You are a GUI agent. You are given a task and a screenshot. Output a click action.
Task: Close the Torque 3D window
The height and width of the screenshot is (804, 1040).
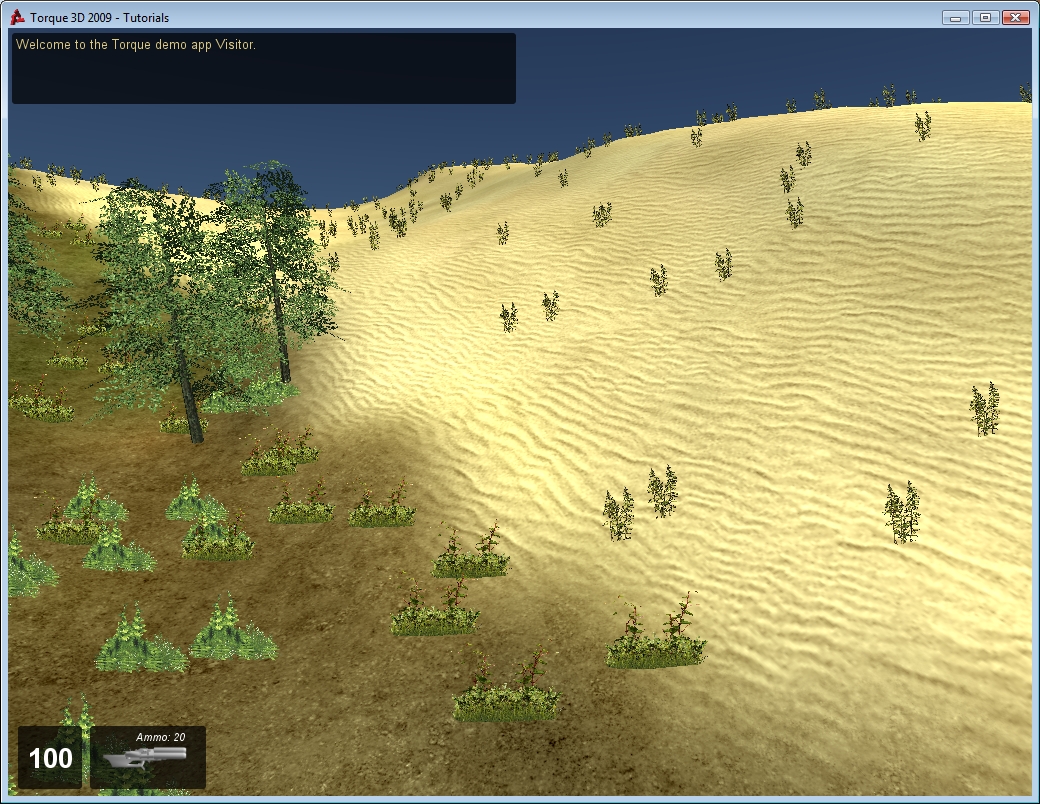tap(1015, 17)
